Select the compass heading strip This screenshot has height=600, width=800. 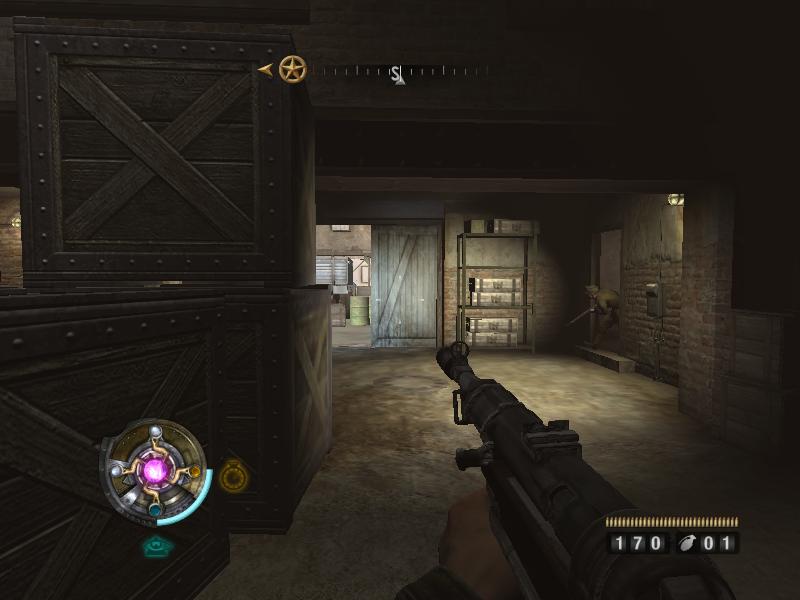(398, 72)
